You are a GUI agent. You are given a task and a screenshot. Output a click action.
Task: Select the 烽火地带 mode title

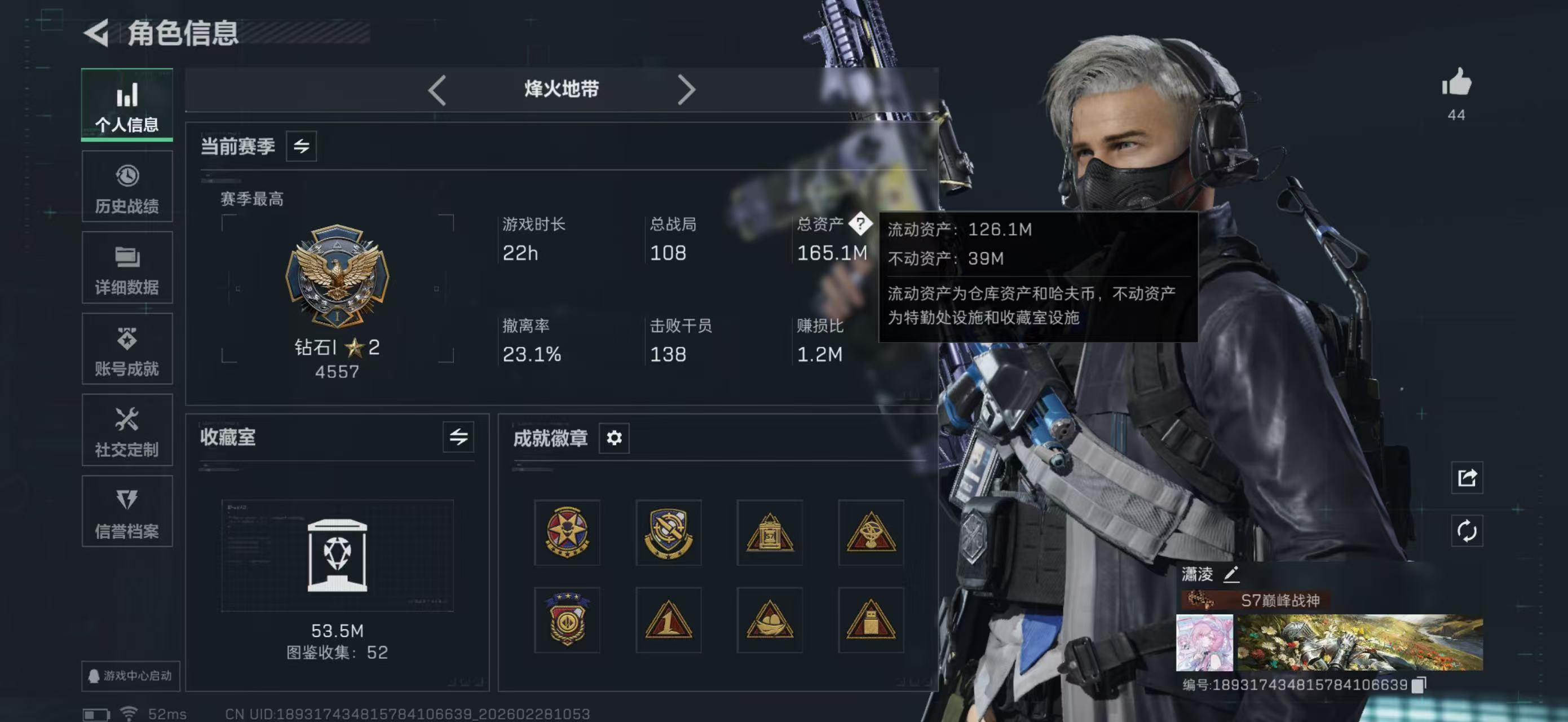click(x=561, y=89)
